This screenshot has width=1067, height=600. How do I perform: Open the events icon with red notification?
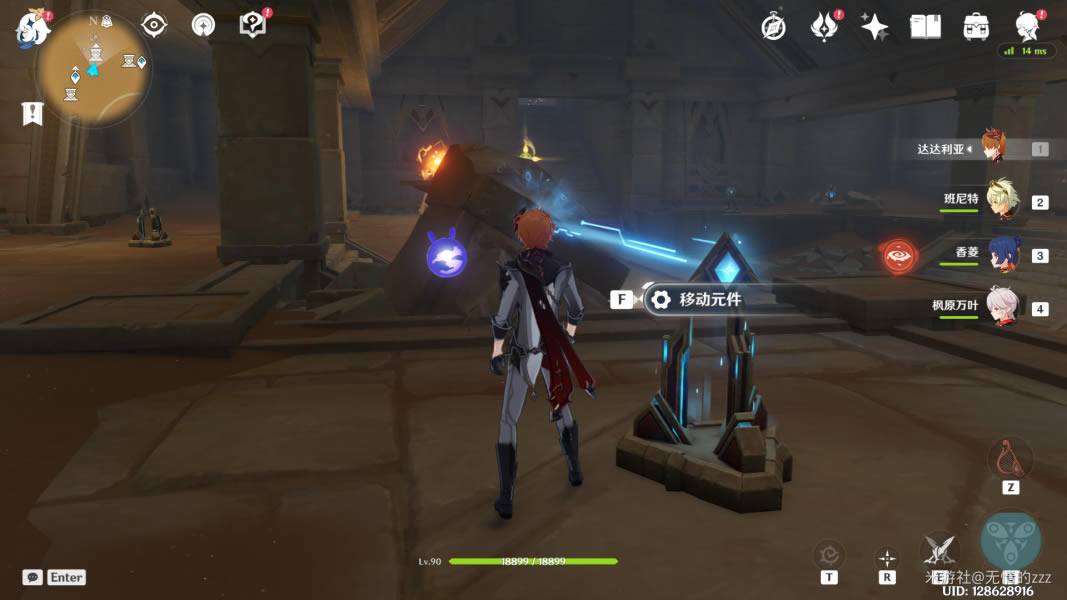tap(824, 27)
